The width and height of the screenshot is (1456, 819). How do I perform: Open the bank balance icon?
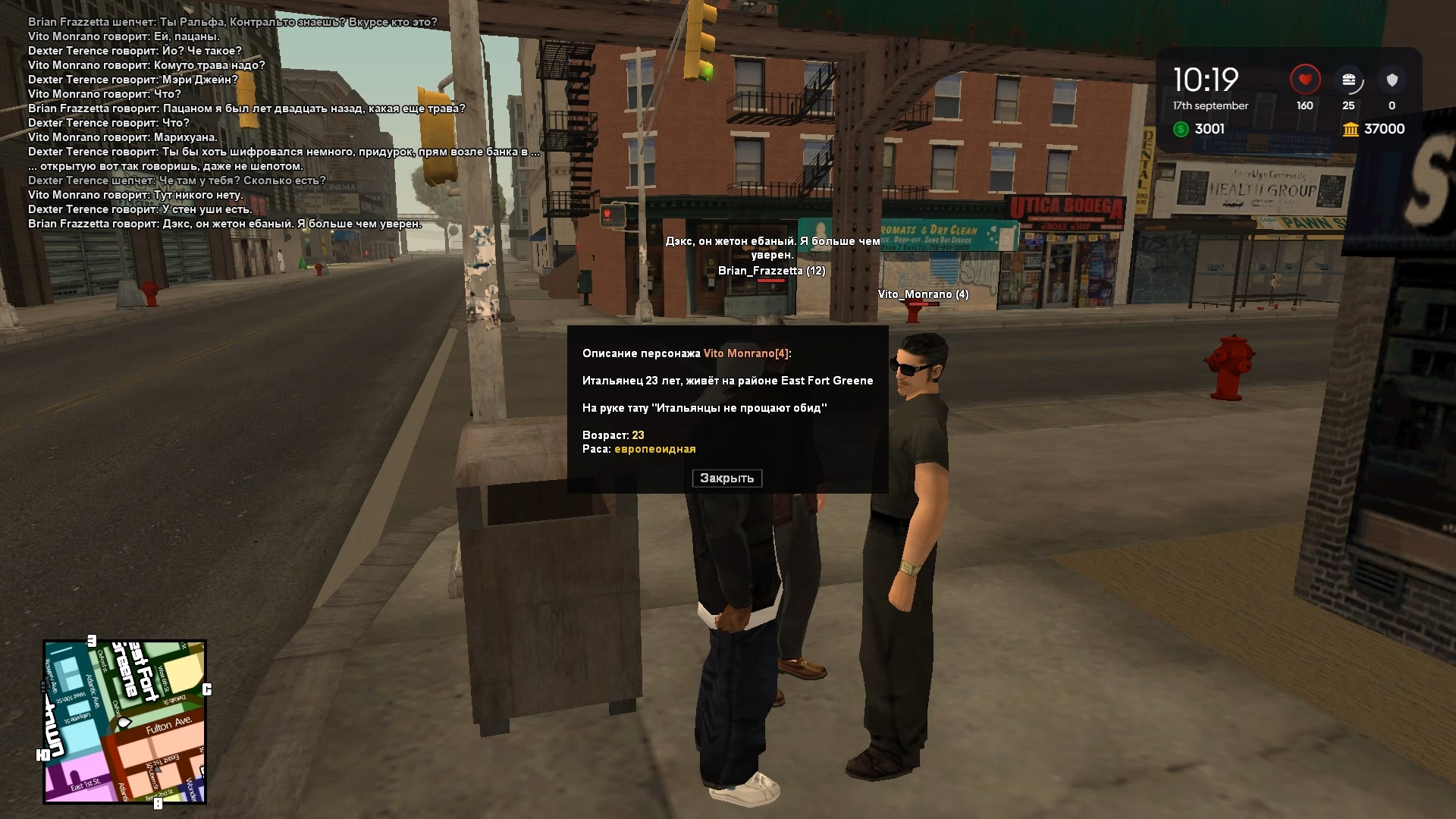[1351, 130]
